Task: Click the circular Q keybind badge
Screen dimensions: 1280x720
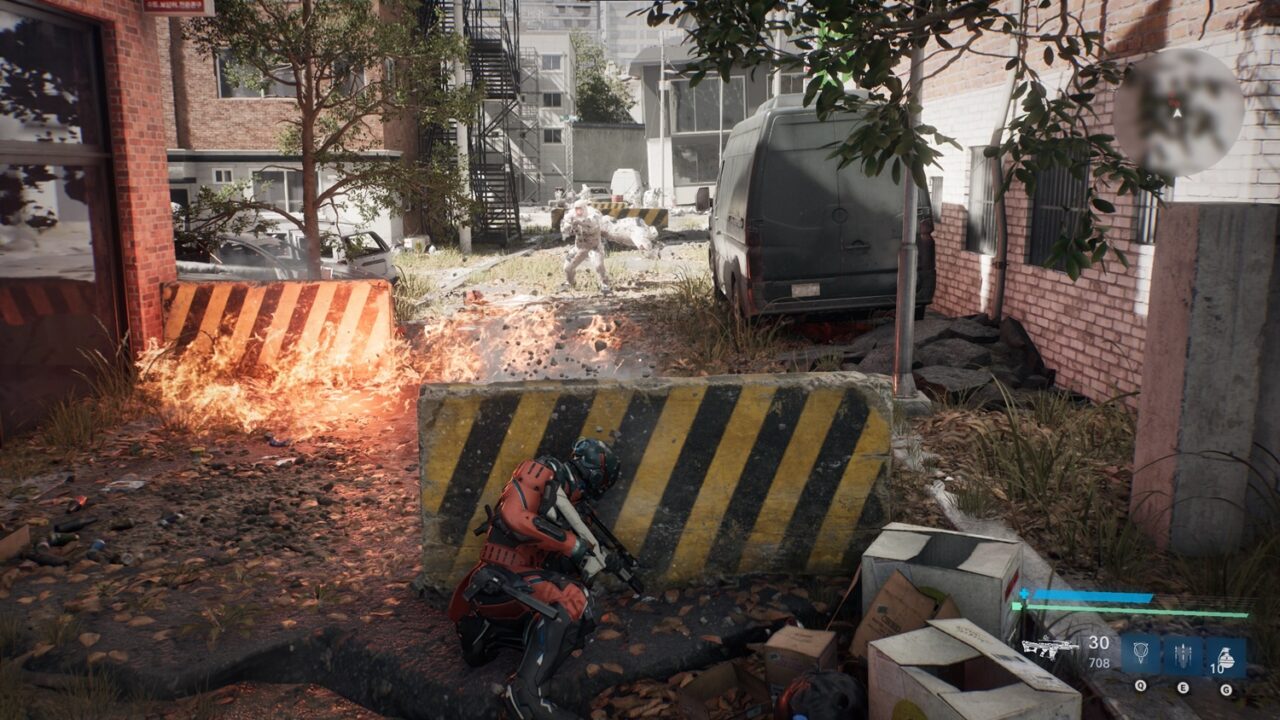Action: pos(1140,685)
